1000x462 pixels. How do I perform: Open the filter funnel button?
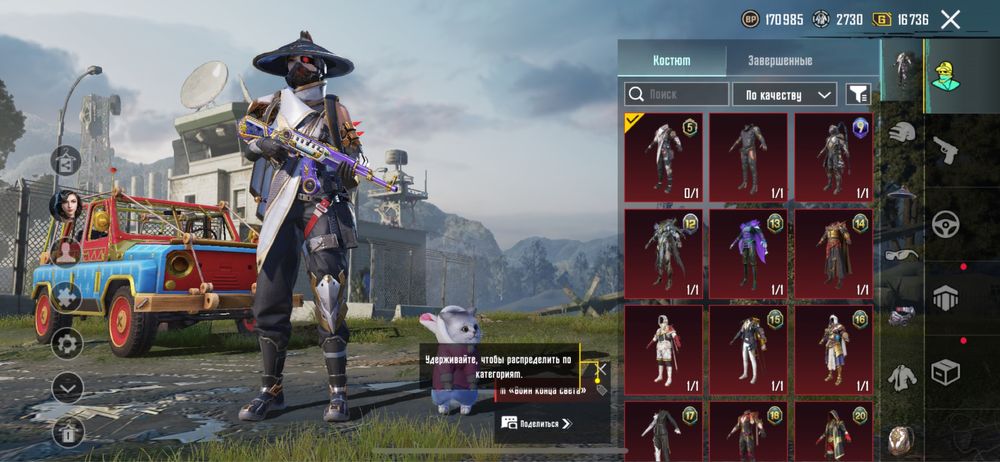(857, 95)
